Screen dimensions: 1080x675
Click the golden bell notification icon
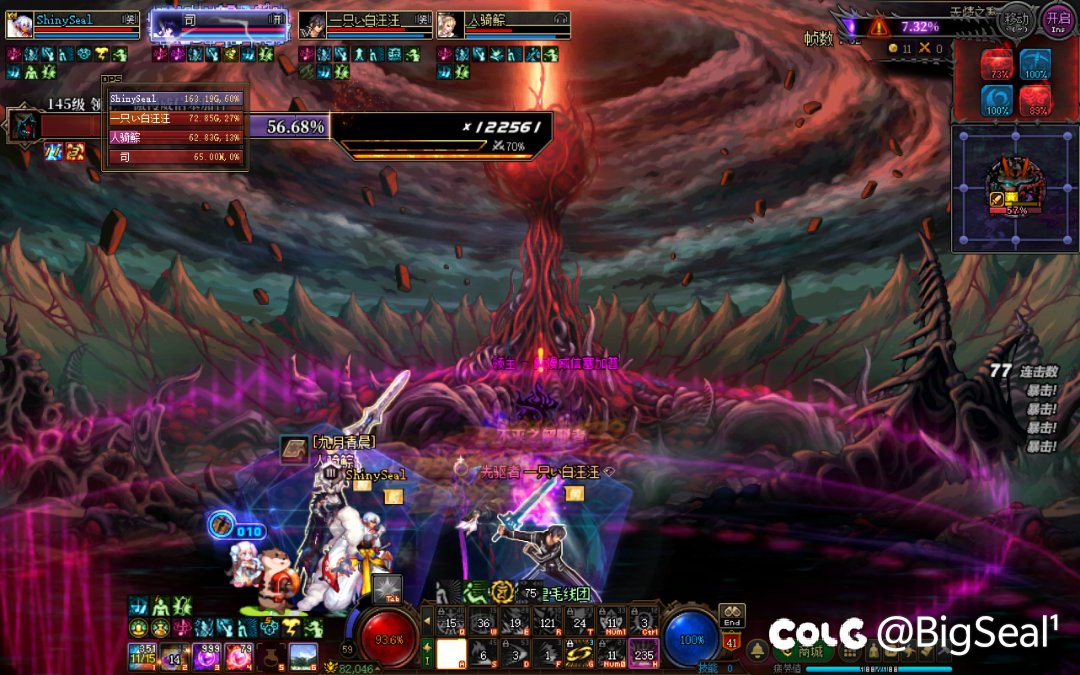coord(758,649)
